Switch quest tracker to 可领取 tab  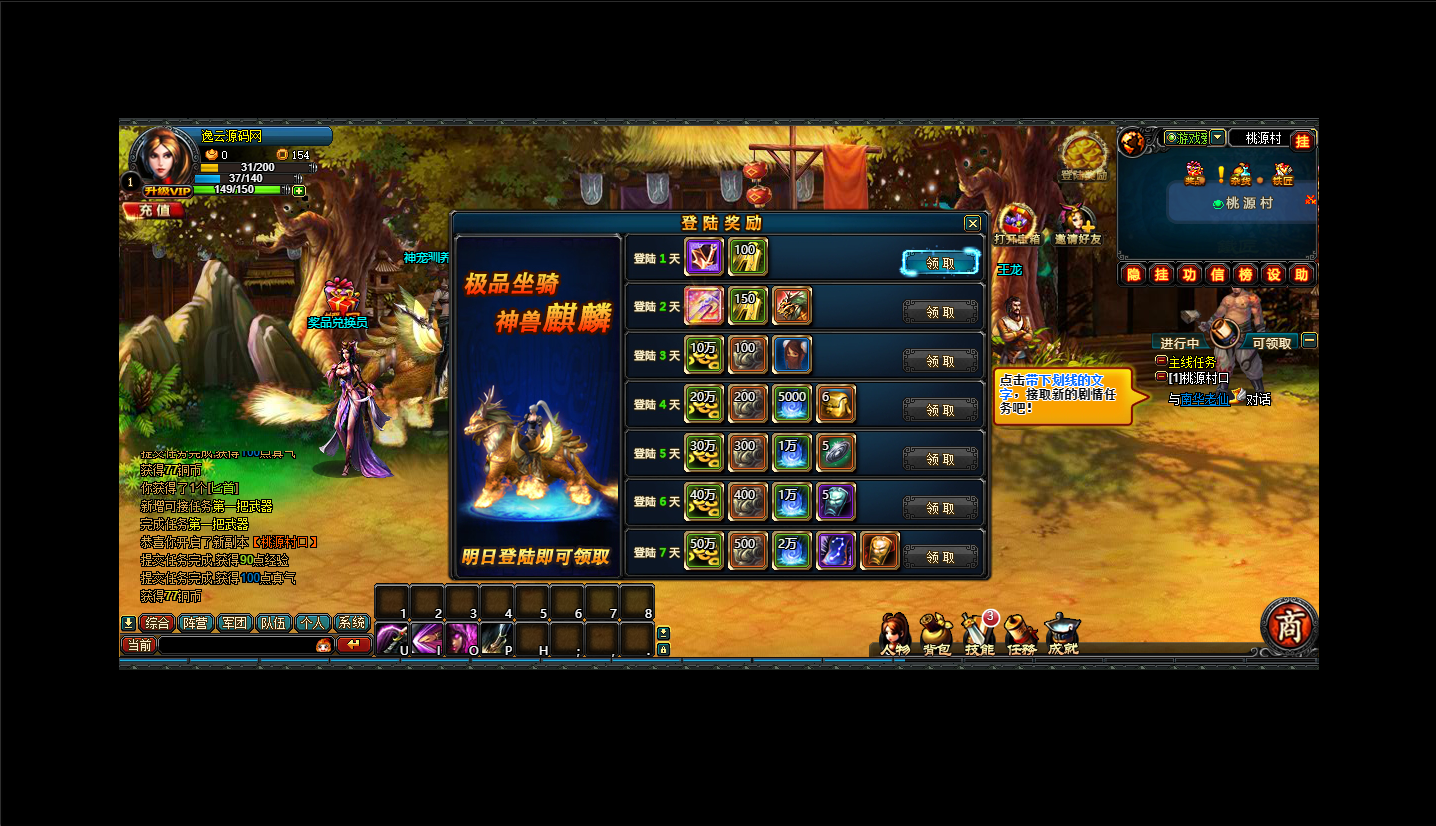[x=1271, y=343]
